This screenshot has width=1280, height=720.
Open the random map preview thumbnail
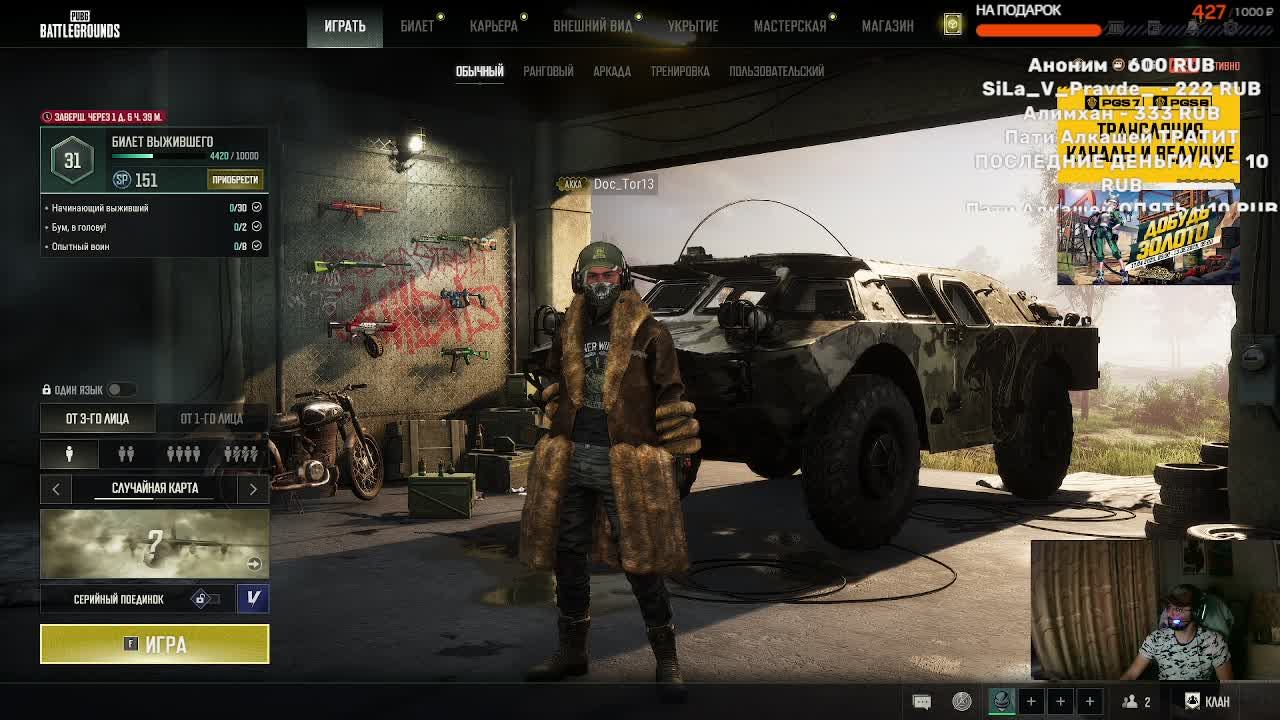[154, 544]
